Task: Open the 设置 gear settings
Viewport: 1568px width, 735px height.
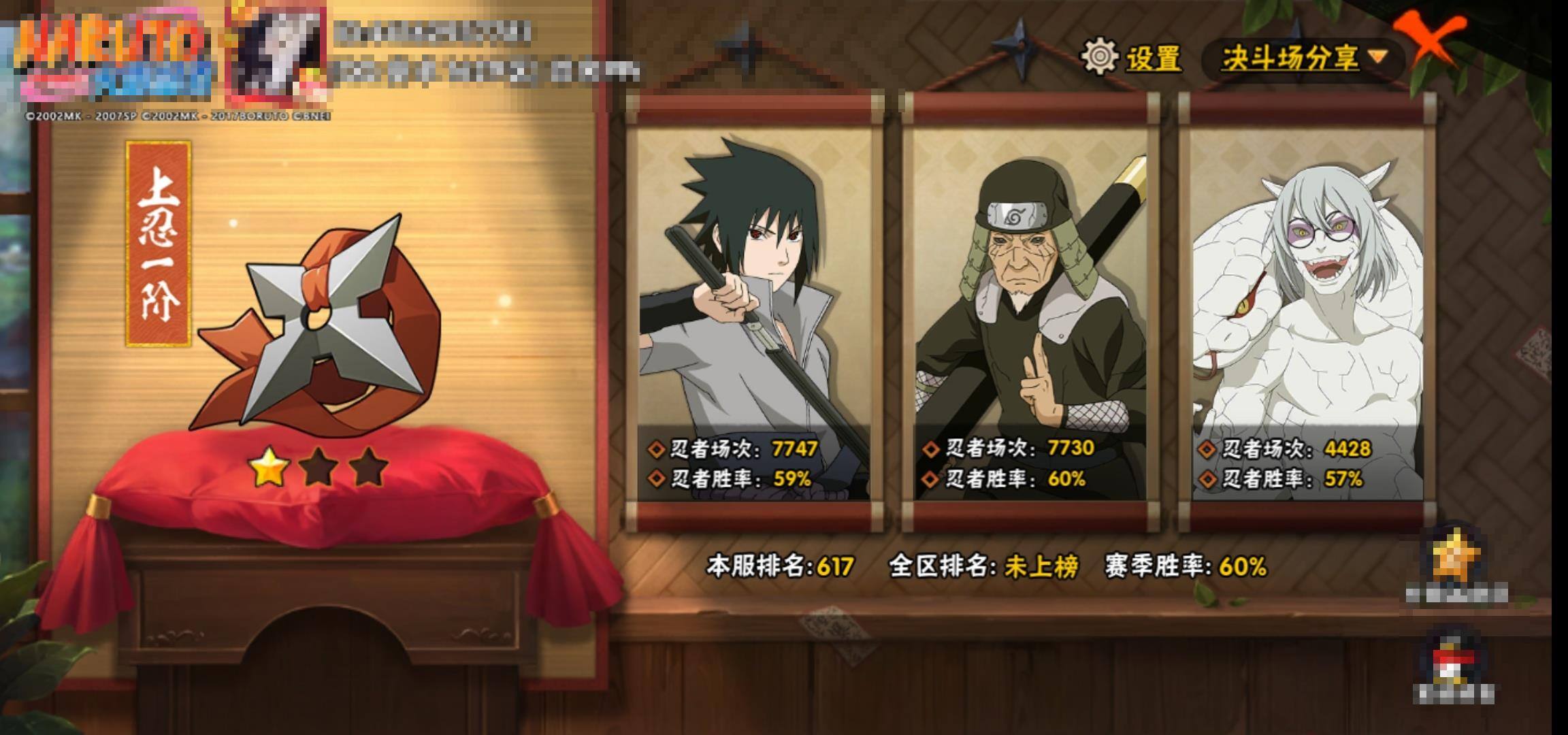Action: (x=1132, y=57)
